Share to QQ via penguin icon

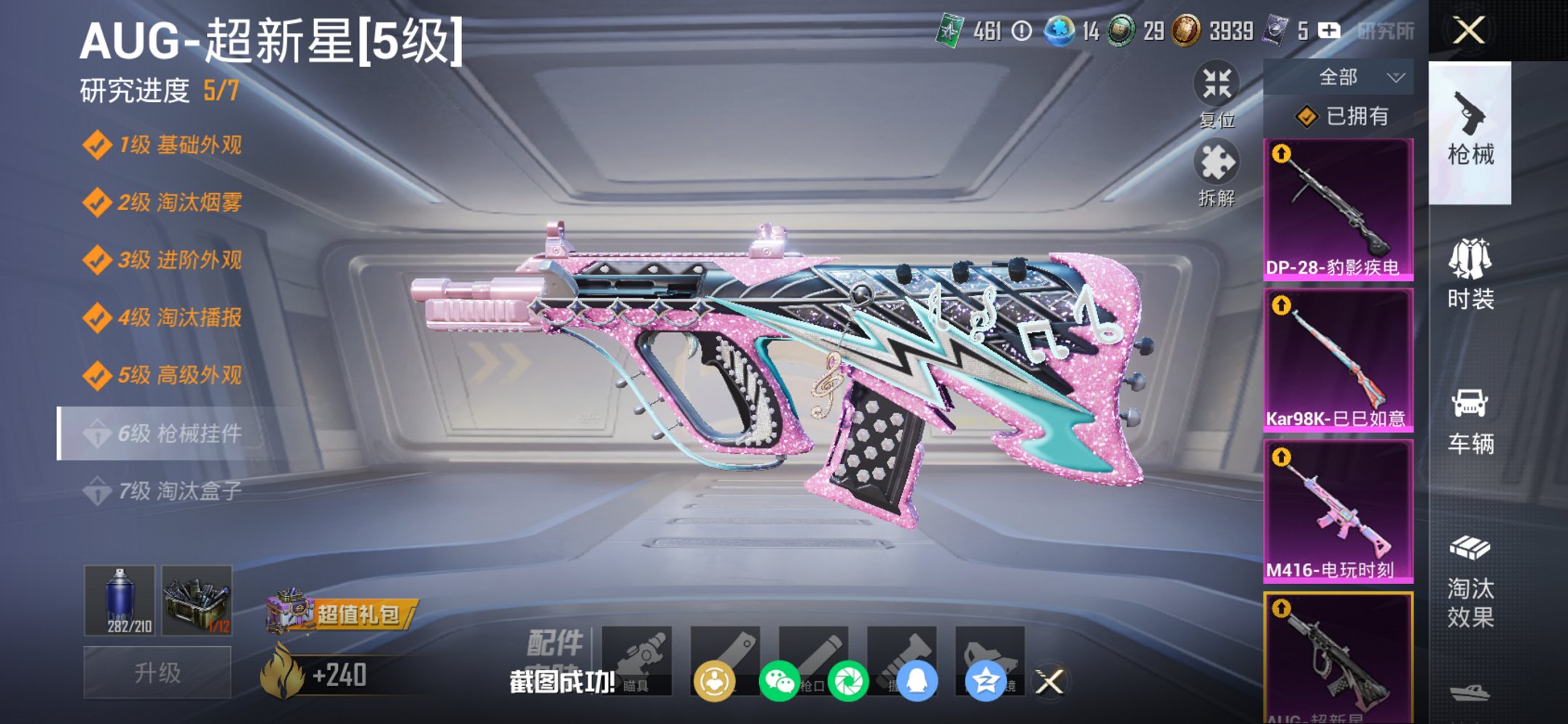[918, 679]
